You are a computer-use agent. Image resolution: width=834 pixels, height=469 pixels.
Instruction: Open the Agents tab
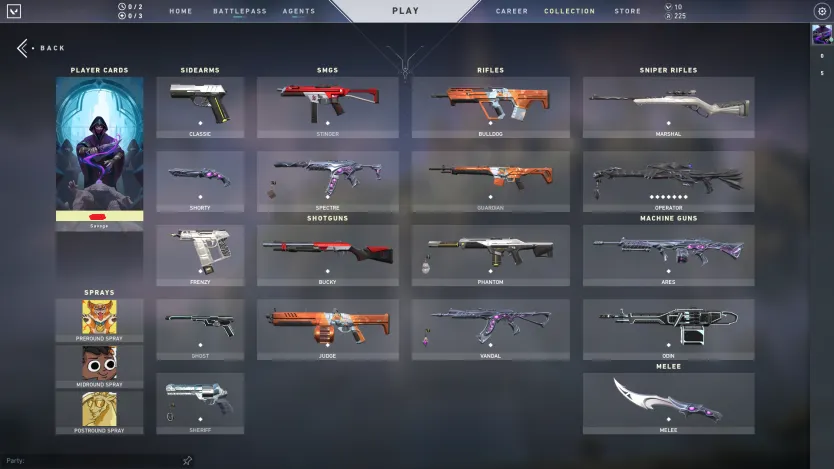[299, 11]
